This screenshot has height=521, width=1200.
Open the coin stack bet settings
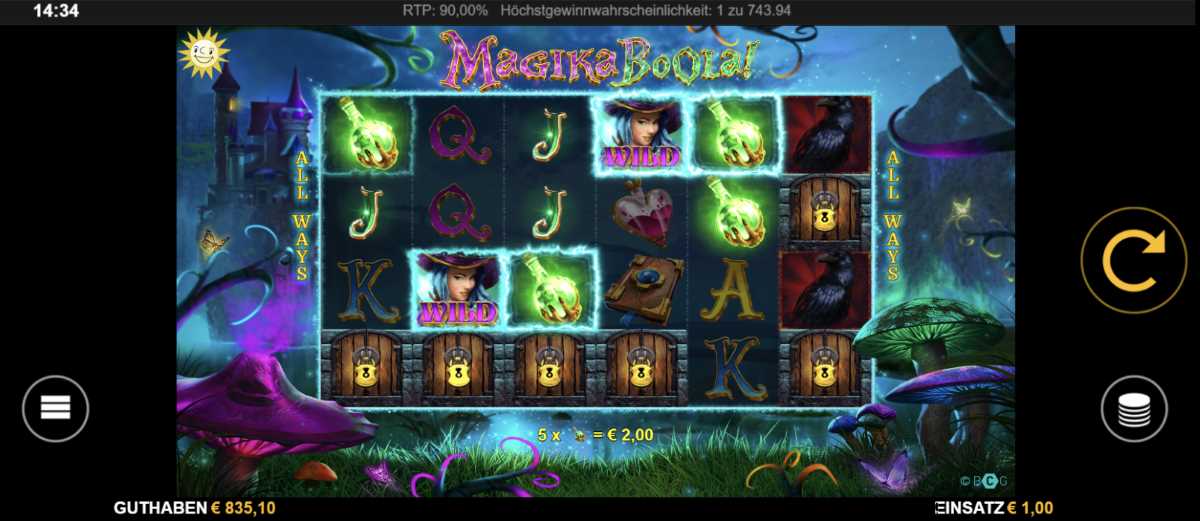point(1134,409)
